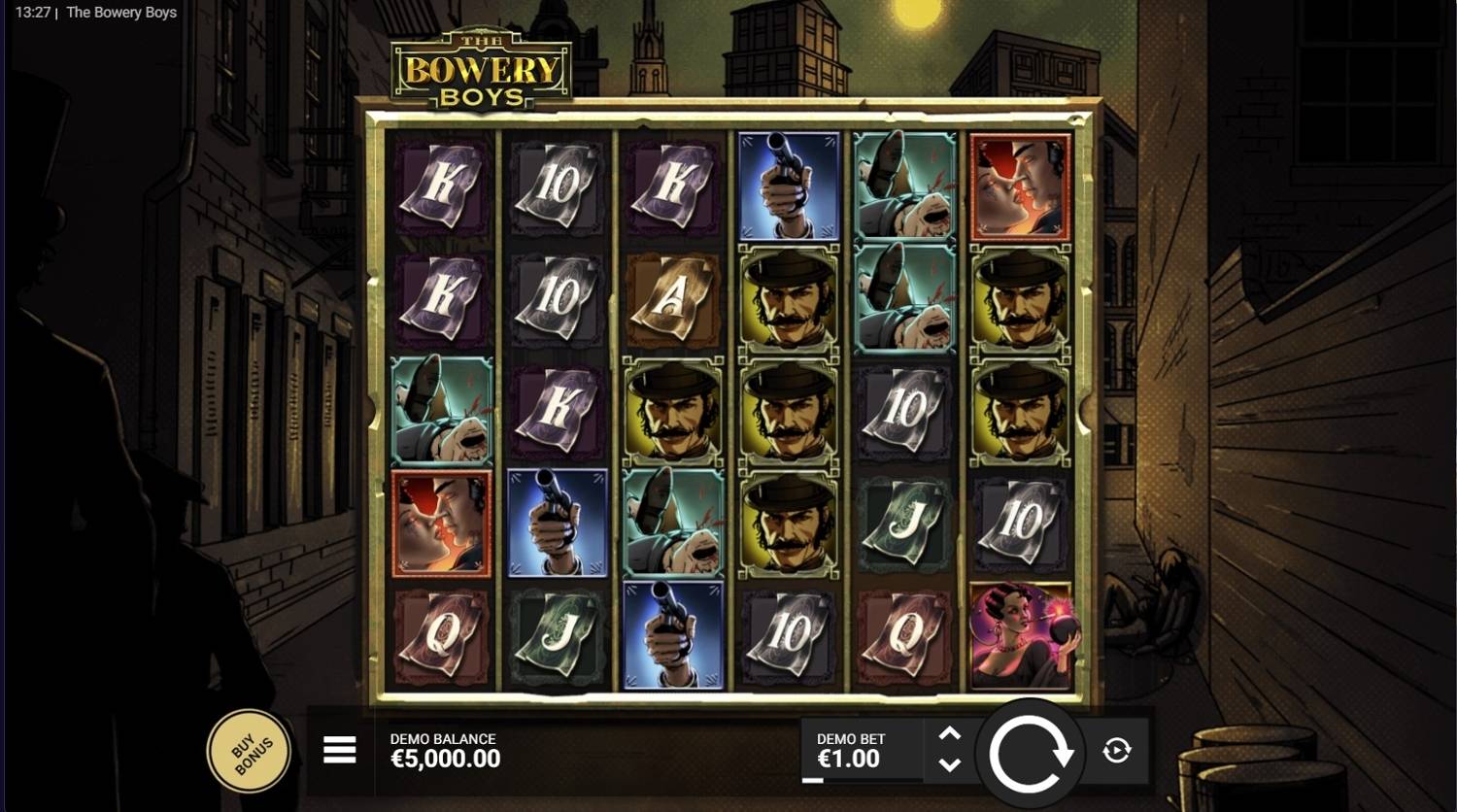Increase the demo bet amount
The width and height of the screenshot is (1457, 812).
tap(950, 734)
